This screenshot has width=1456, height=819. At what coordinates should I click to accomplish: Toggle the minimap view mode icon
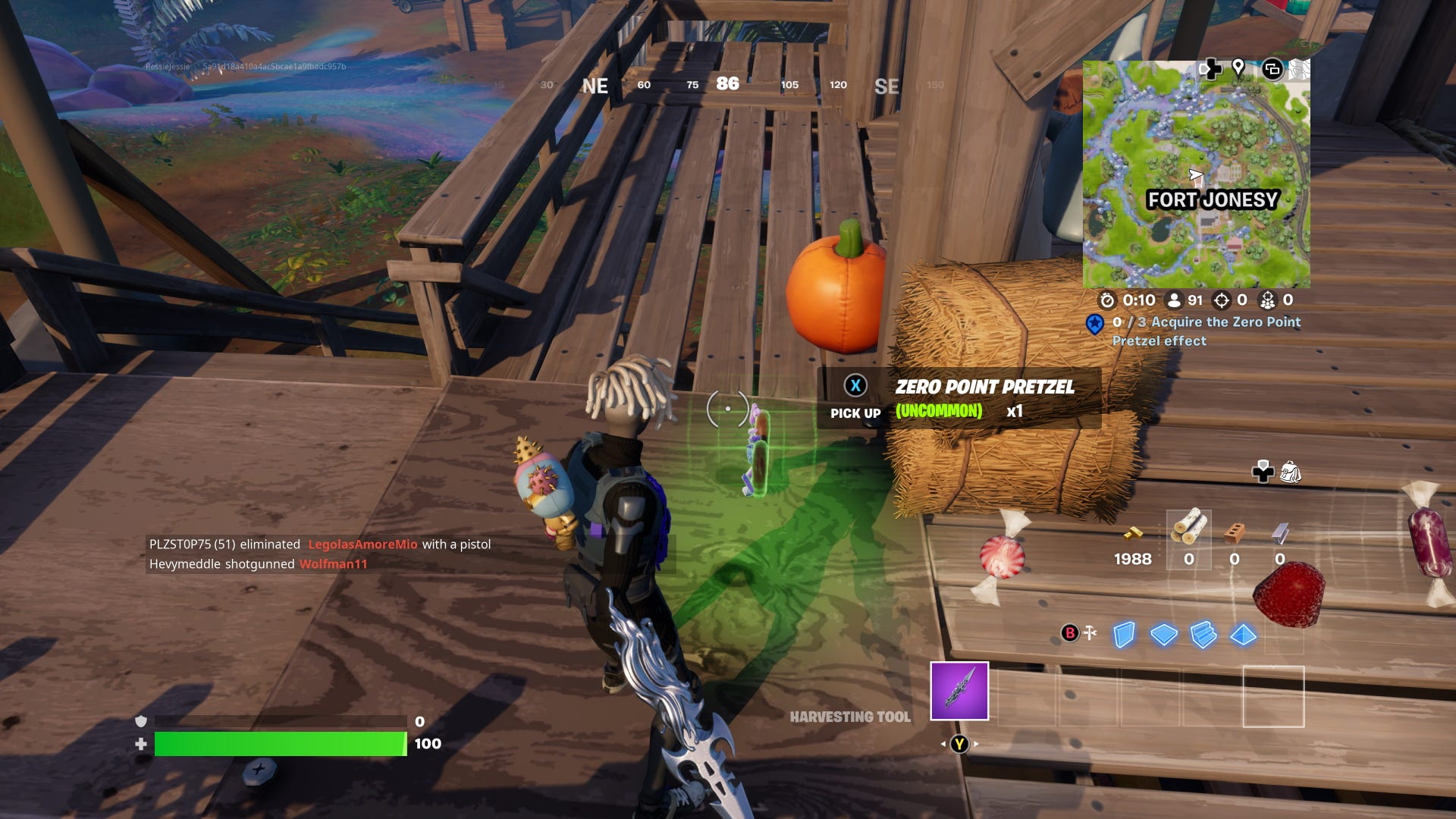pos(1272,70)
